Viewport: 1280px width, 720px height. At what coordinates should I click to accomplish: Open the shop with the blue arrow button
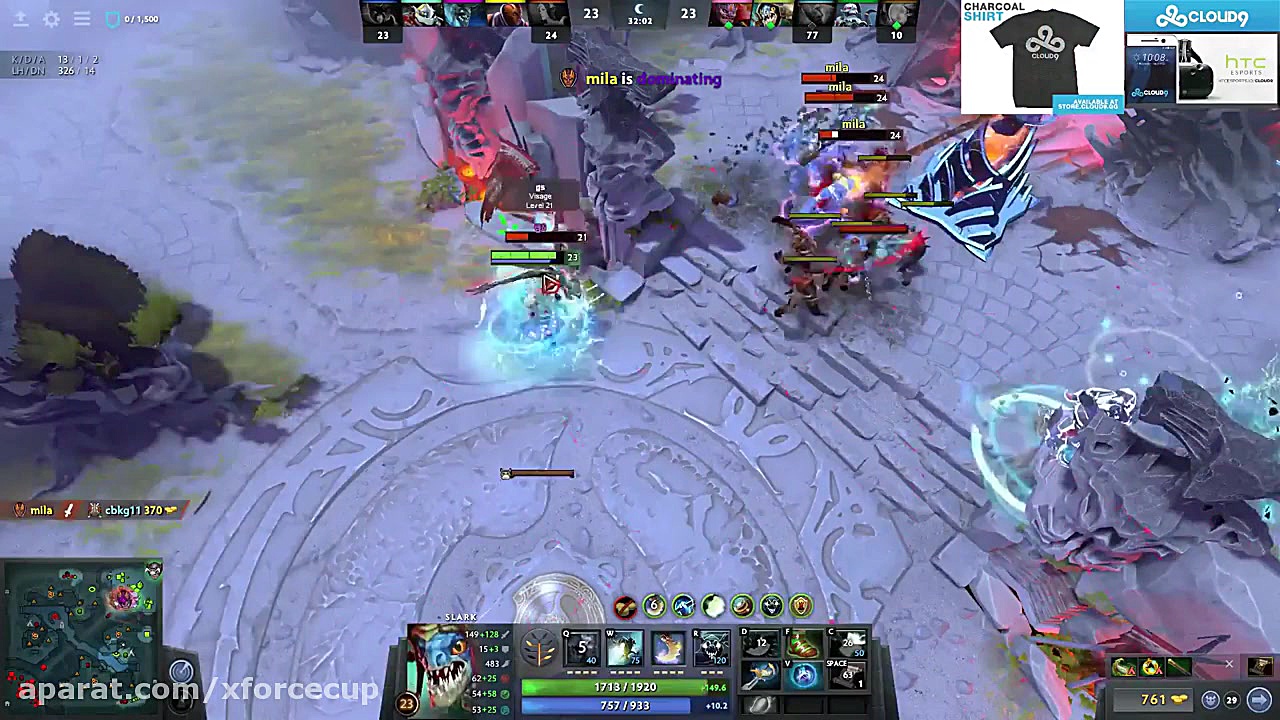click(1259, 698)
